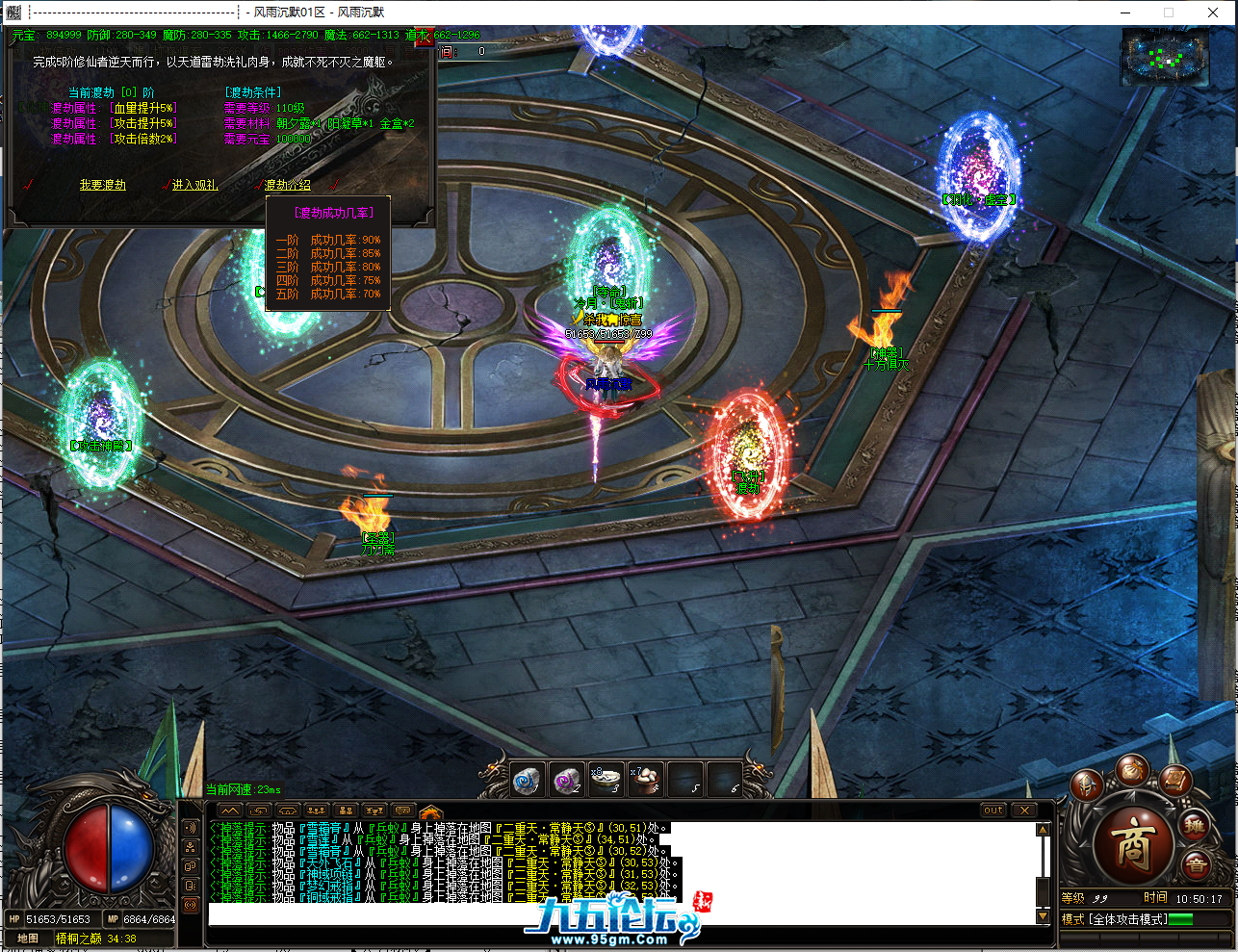
Task: Select the steamed buns in hotbar slot 4
Action: (x=646, y=780)
